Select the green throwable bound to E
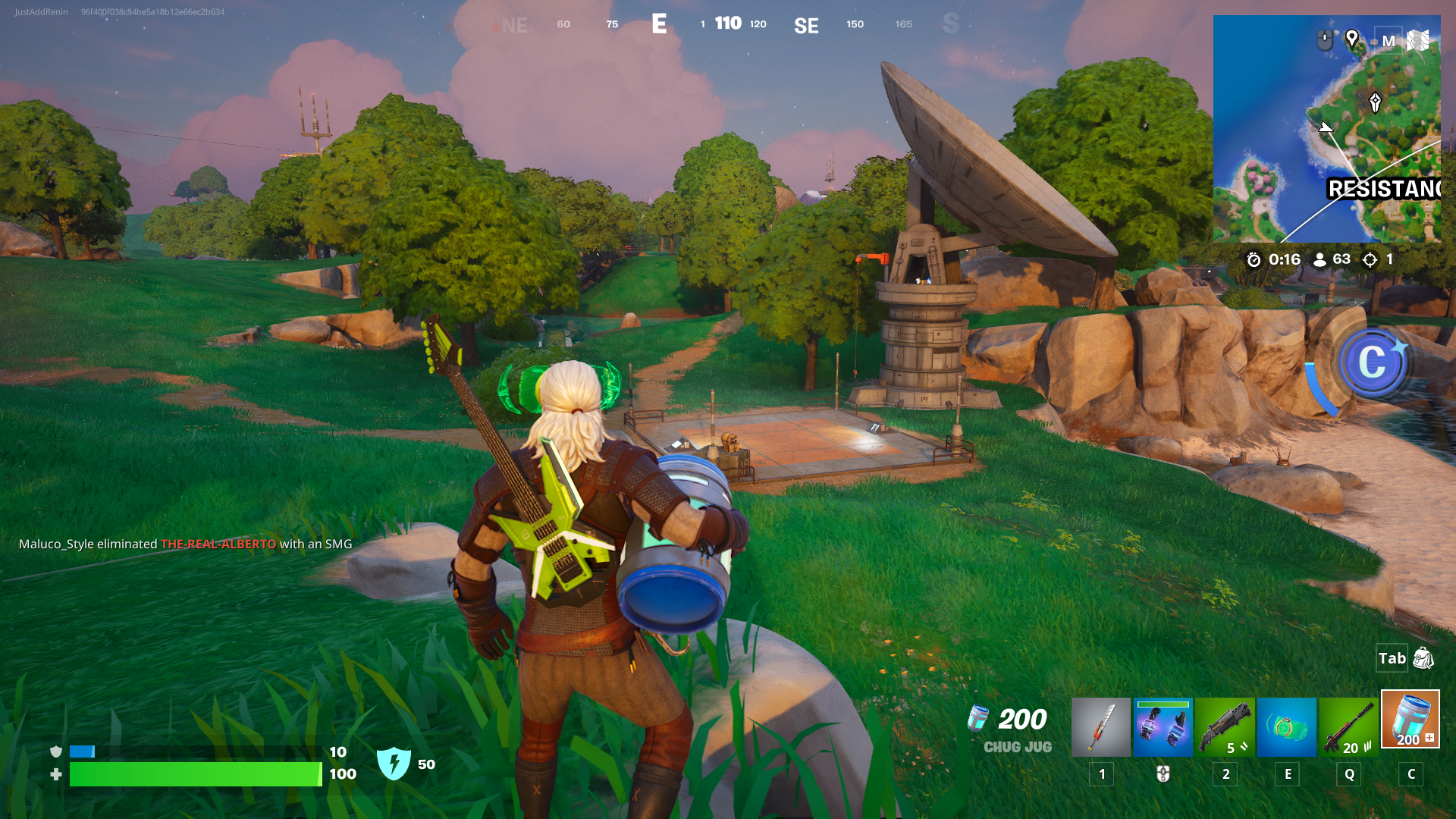 coord(1287,726)
